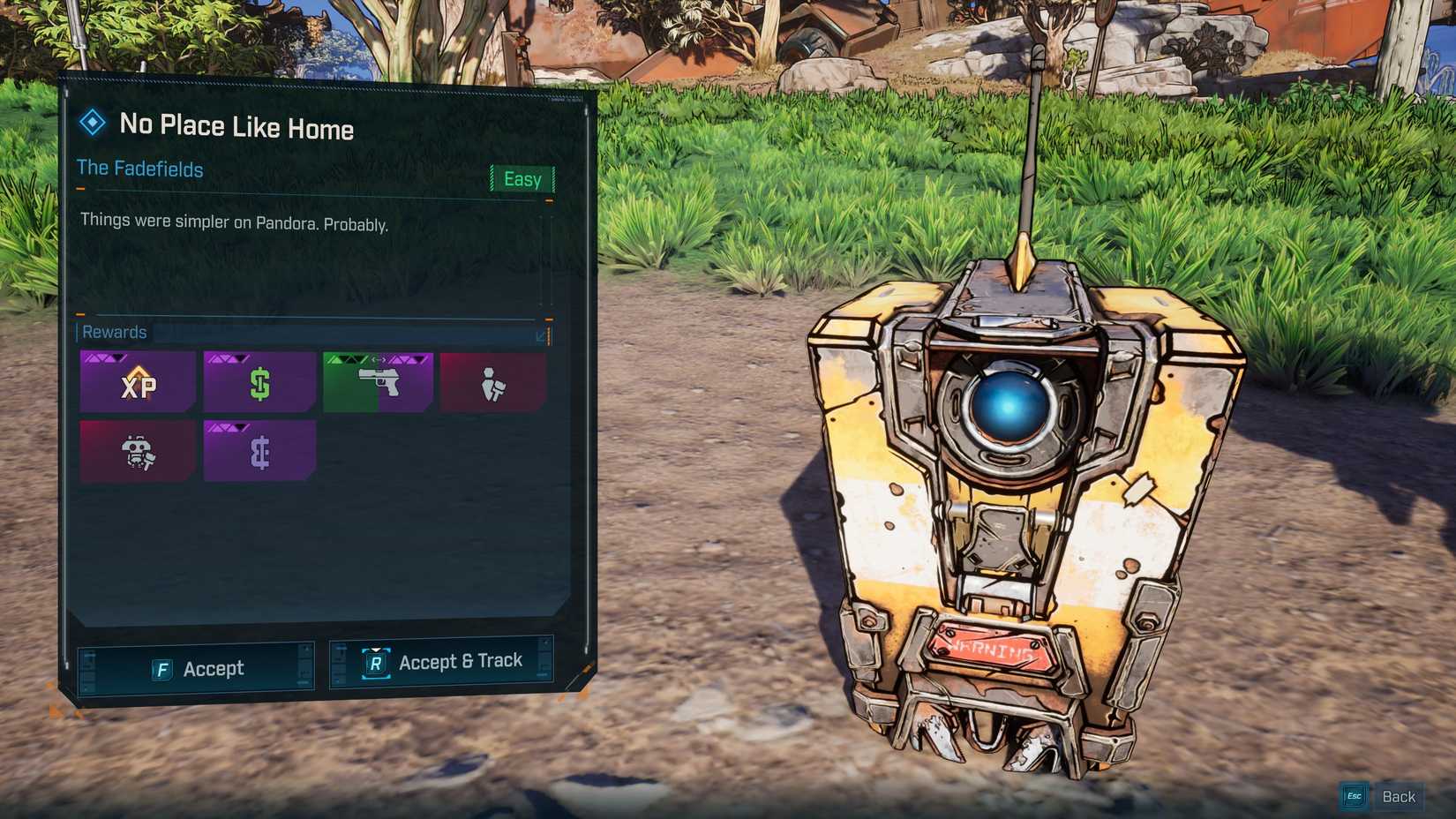Open the robot cosmetic paint reward
The image size is (1456, 819).
[138, 452]
